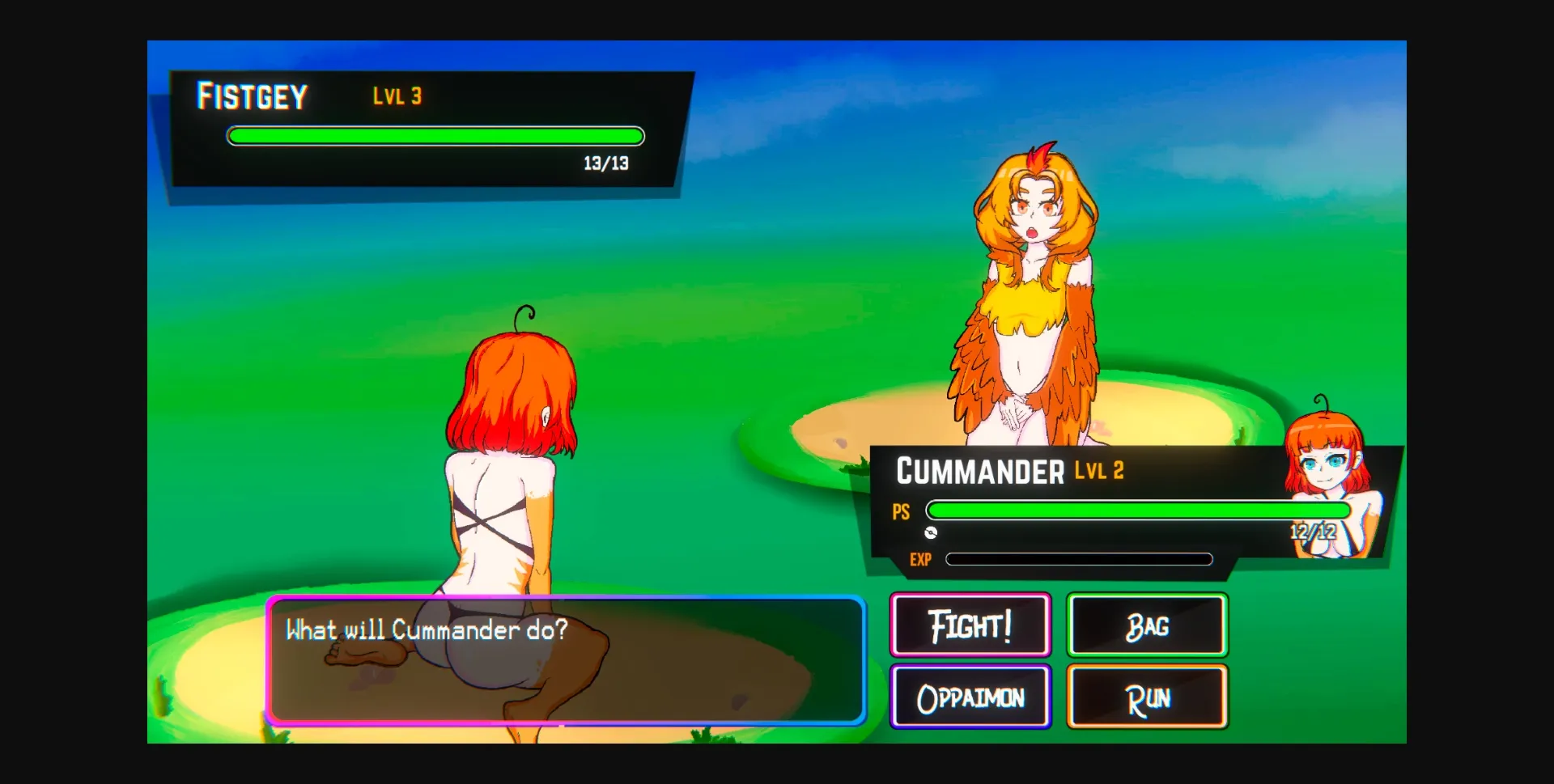Open the Oppaimon party menu
This screenshot has height=784, width=1554.
(x=970, y=696)
